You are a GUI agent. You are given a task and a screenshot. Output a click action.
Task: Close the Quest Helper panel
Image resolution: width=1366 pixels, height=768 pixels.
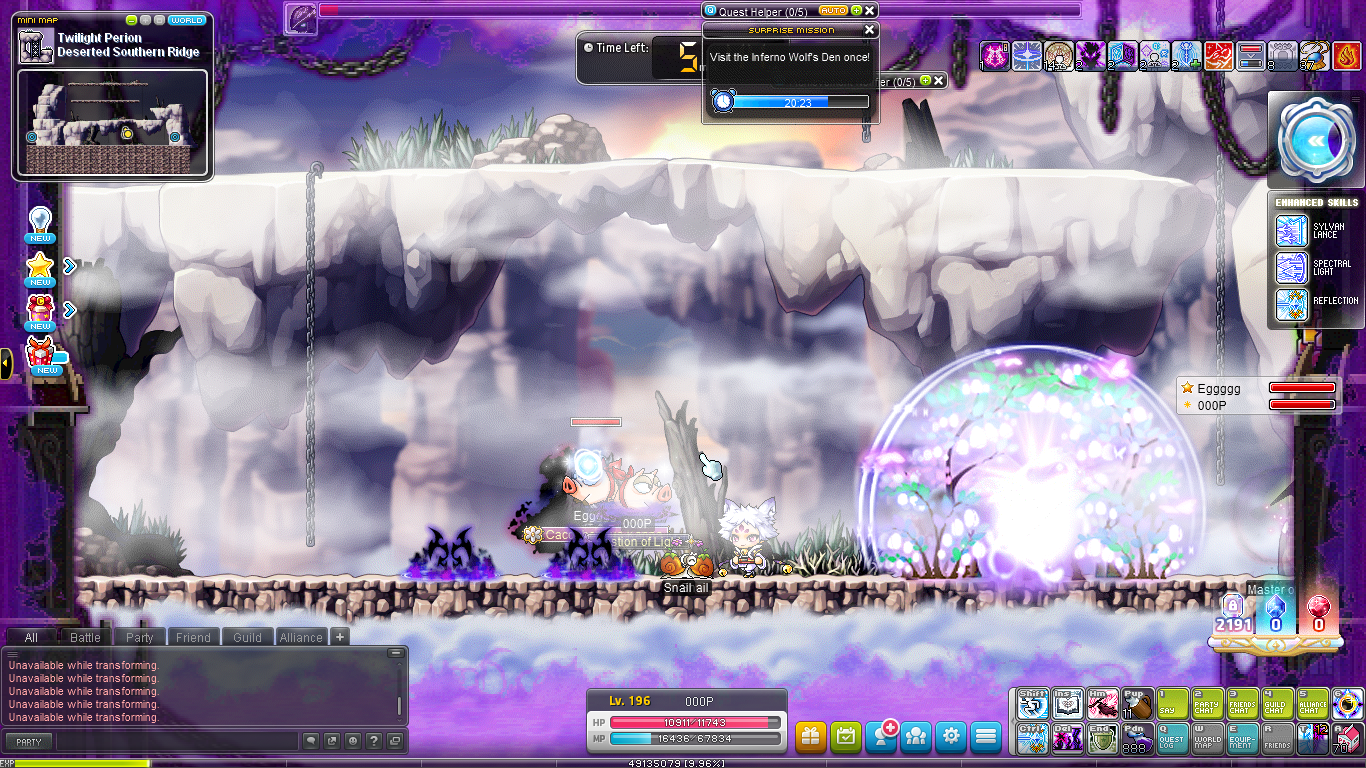click(x=870, y=10)
